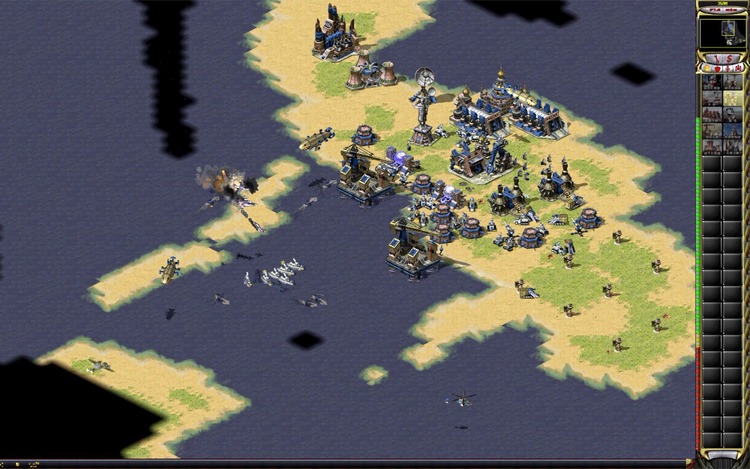Click the radar minimap in the sidebar
The width and height of the screenshot is (750, 469).
722,33
